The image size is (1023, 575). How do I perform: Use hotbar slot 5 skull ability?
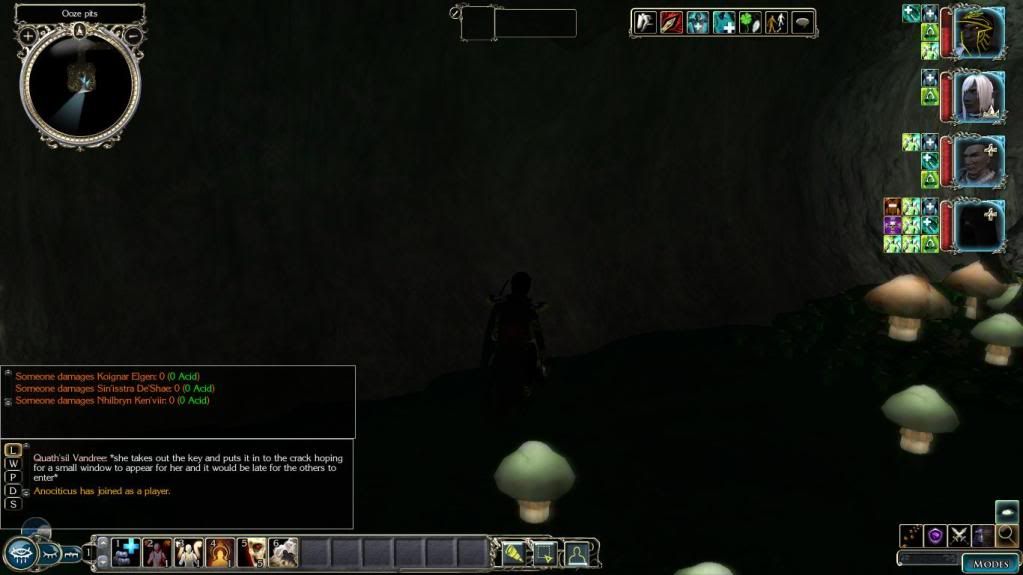(x=252, y=551)
